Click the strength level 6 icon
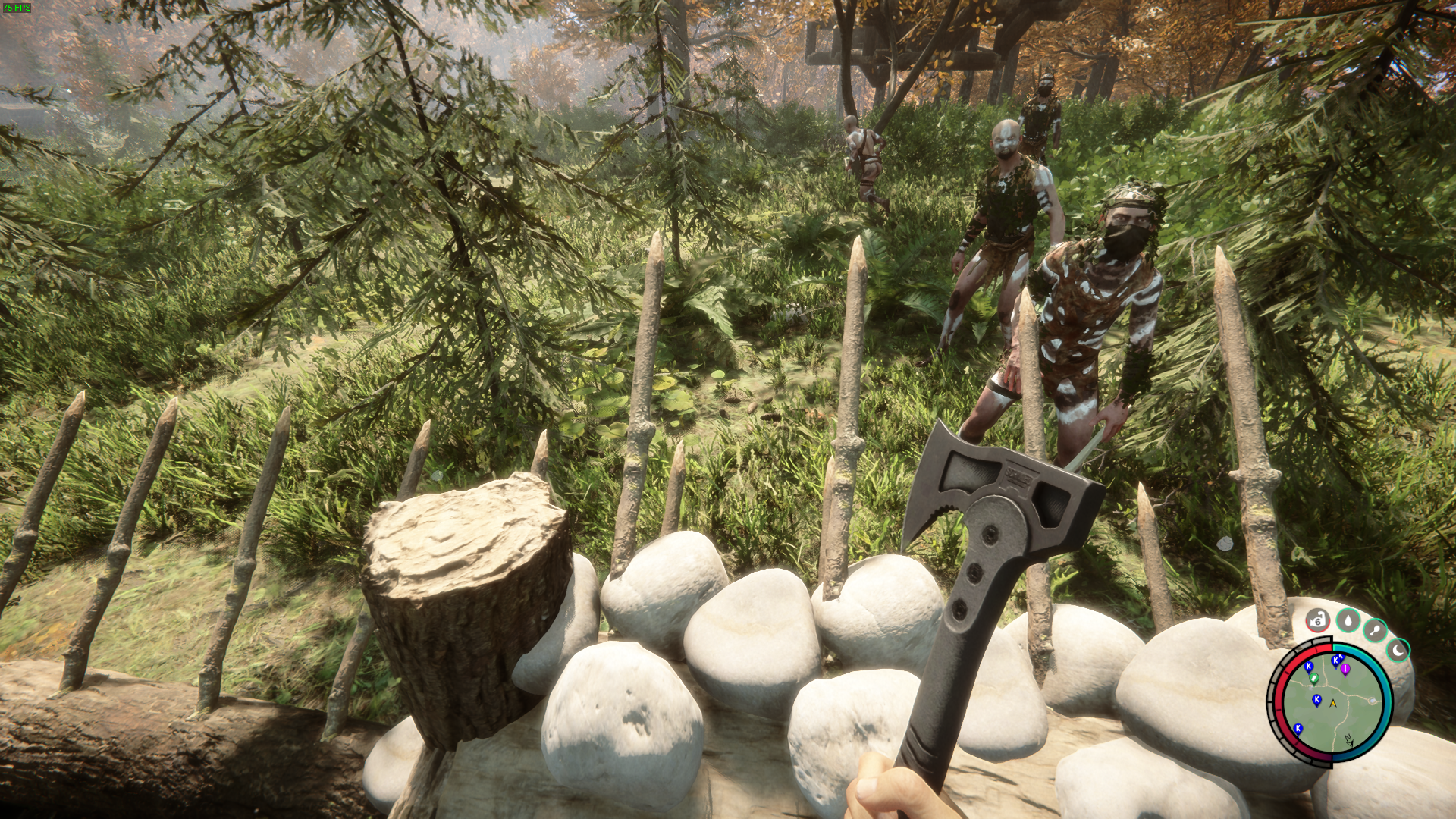 pyautogui.click(x=1318, y=620)
